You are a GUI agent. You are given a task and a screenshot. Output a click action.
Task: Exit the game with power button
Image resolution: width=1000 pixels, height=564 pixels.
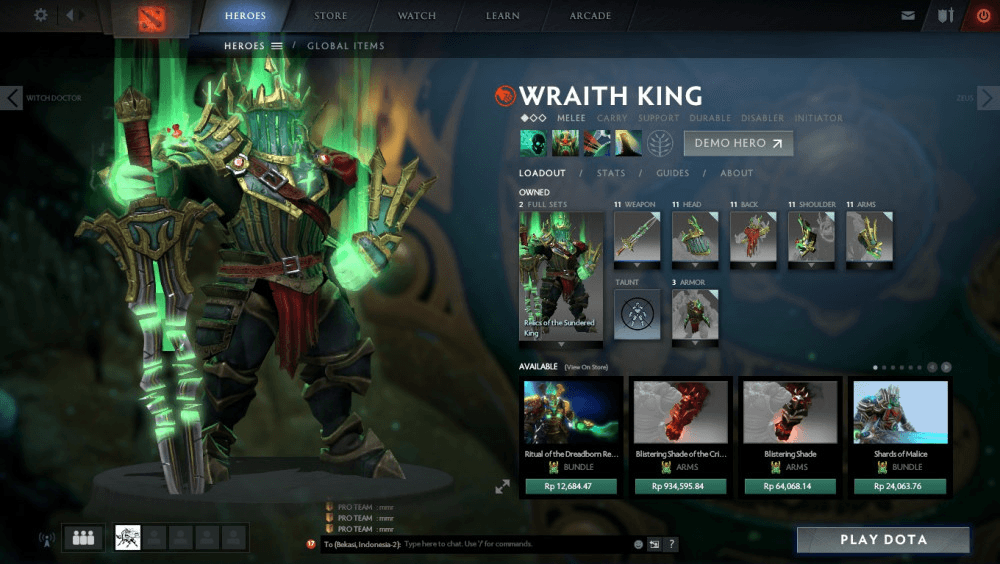click(982, 16)
